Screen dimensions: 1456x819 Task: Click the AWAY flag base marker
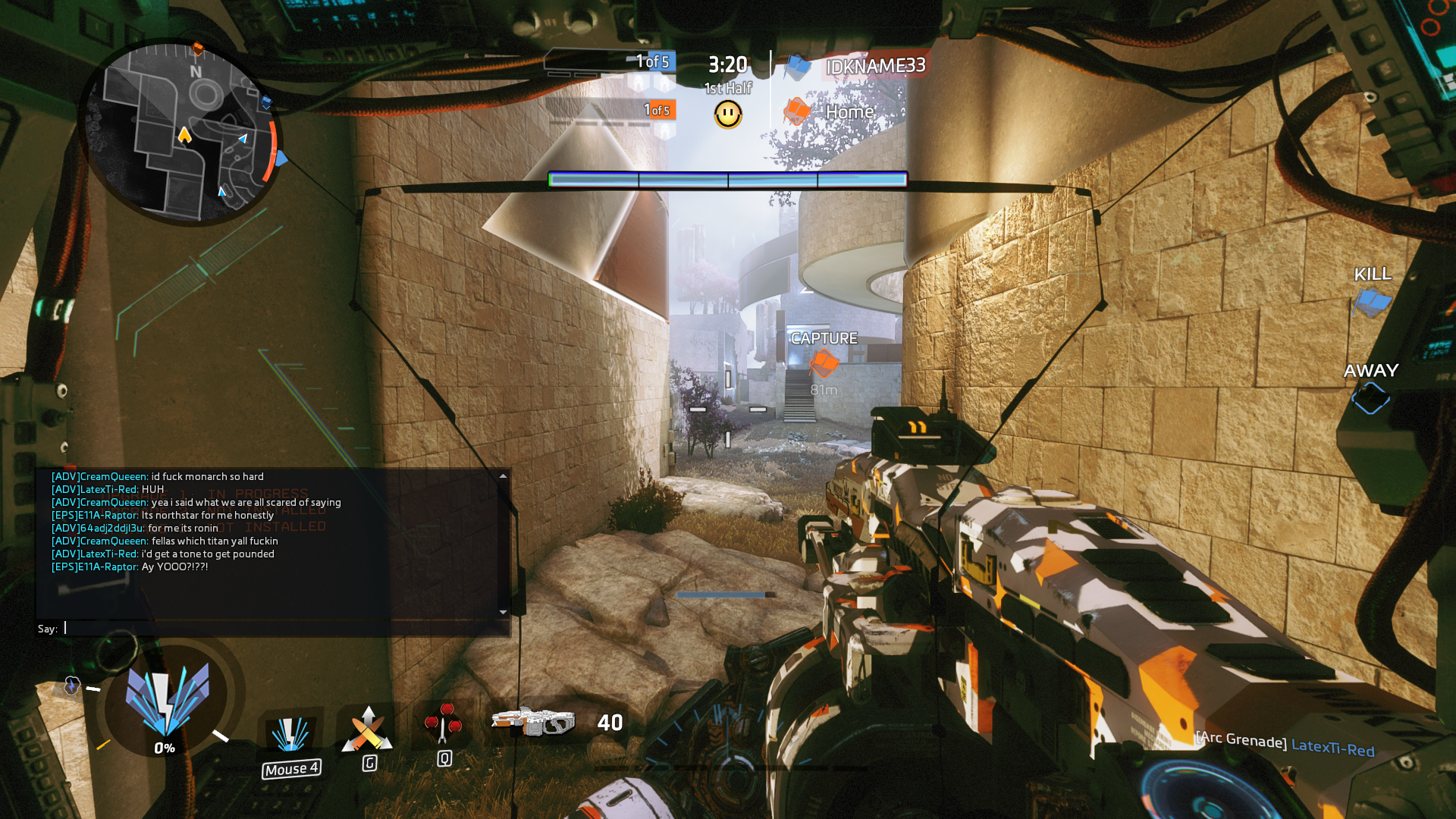pyautogui.click(x=1370, y=397)
